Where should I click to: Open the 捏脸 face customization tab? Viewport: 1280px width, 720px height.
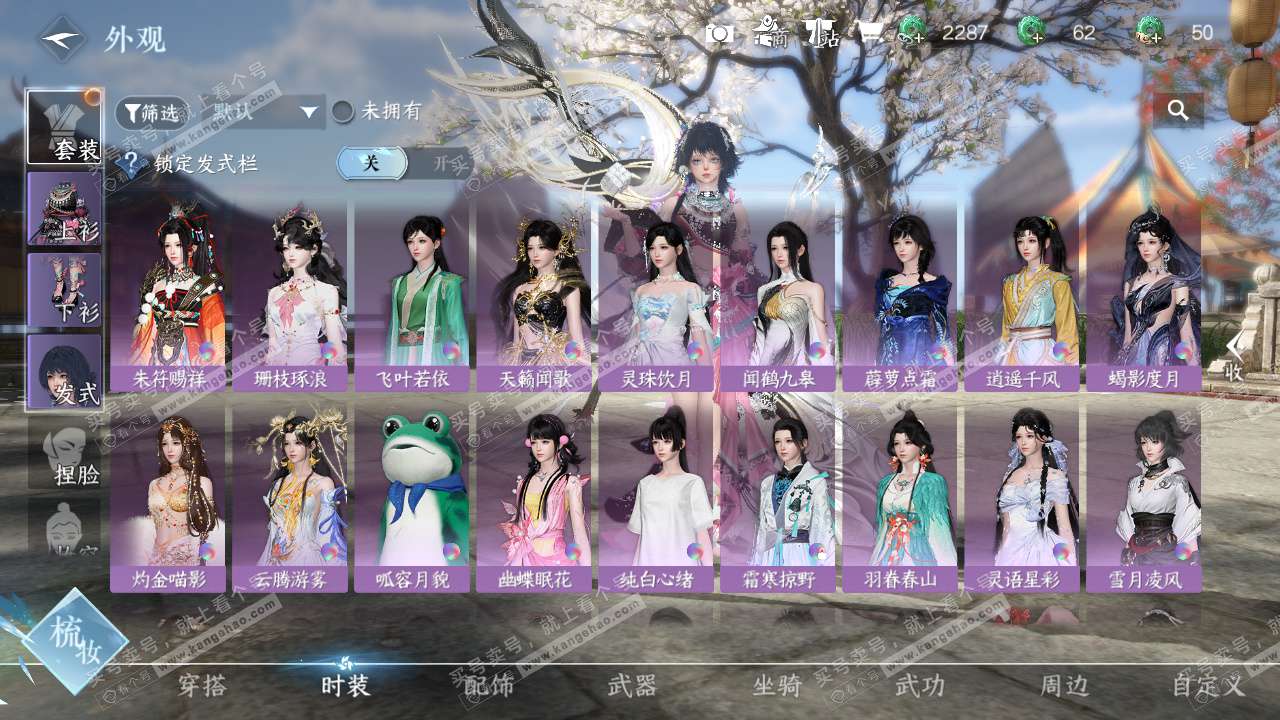click(x=66, y=453)
